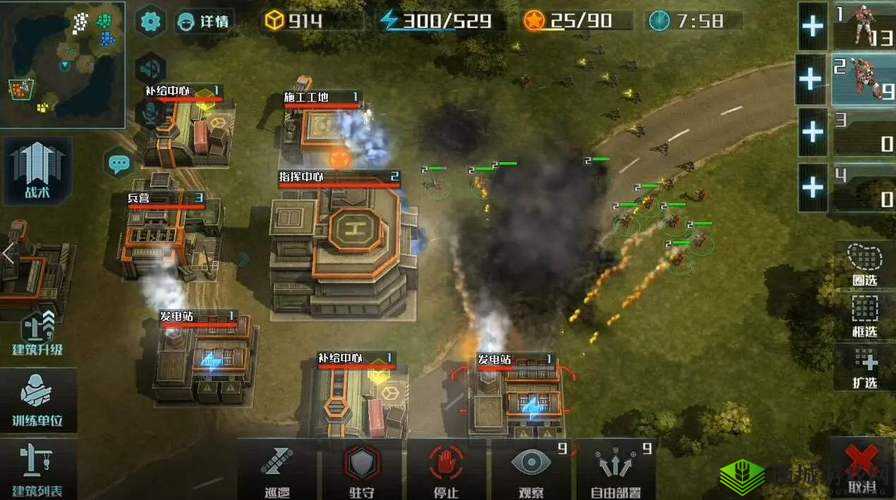Hit the 停止 stop command
Screen dimensions: 896x500
coord(446,468)
